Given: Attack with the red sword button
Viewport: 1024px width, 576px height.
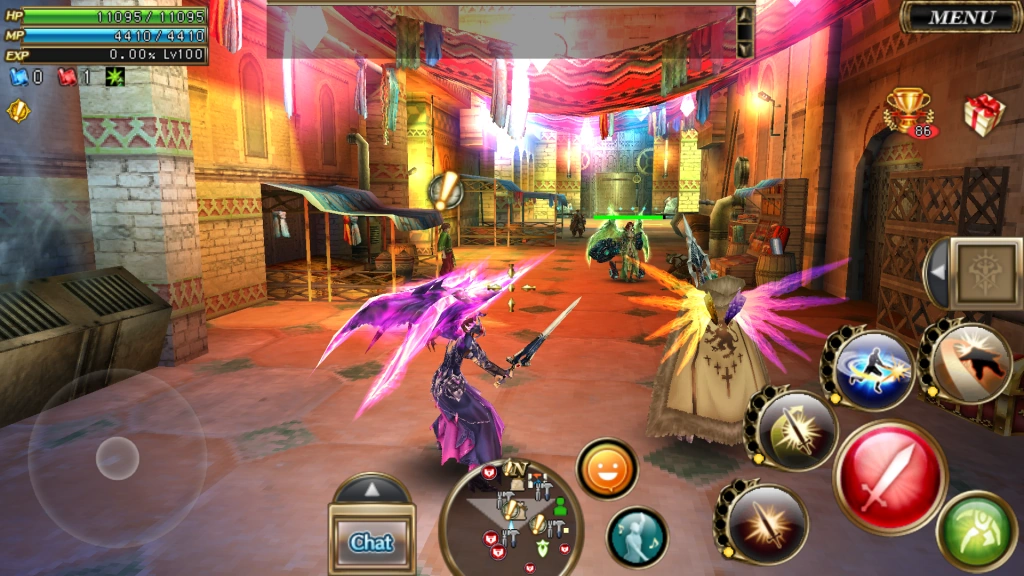Looking at the screenshot, I should (x=890, y=476).
